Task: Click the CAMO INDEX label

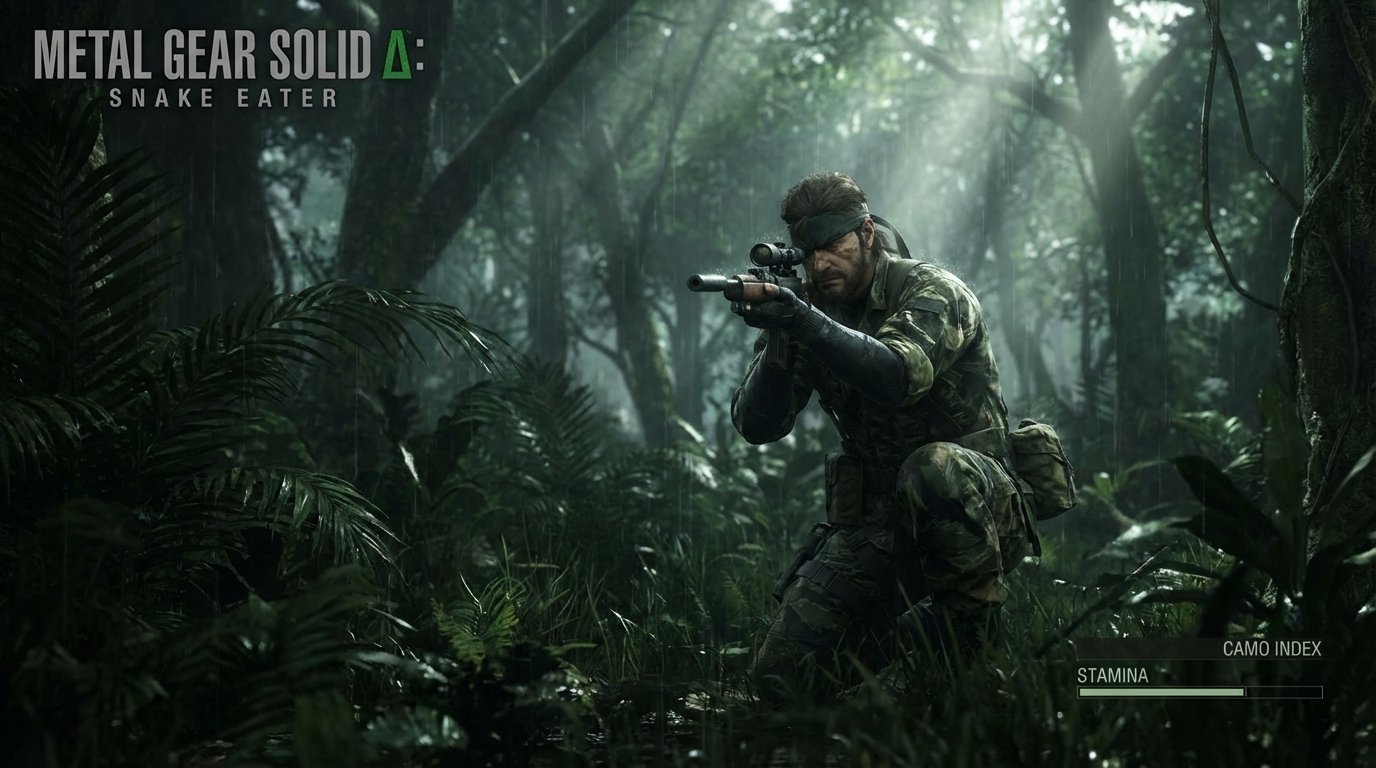Action: coord(1272,648)
